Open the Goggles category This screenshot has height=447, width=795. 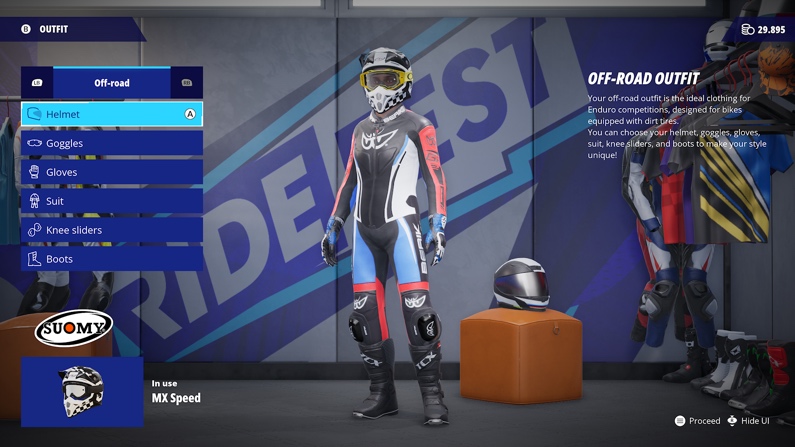pyautogui.click(x=111, y=143)
